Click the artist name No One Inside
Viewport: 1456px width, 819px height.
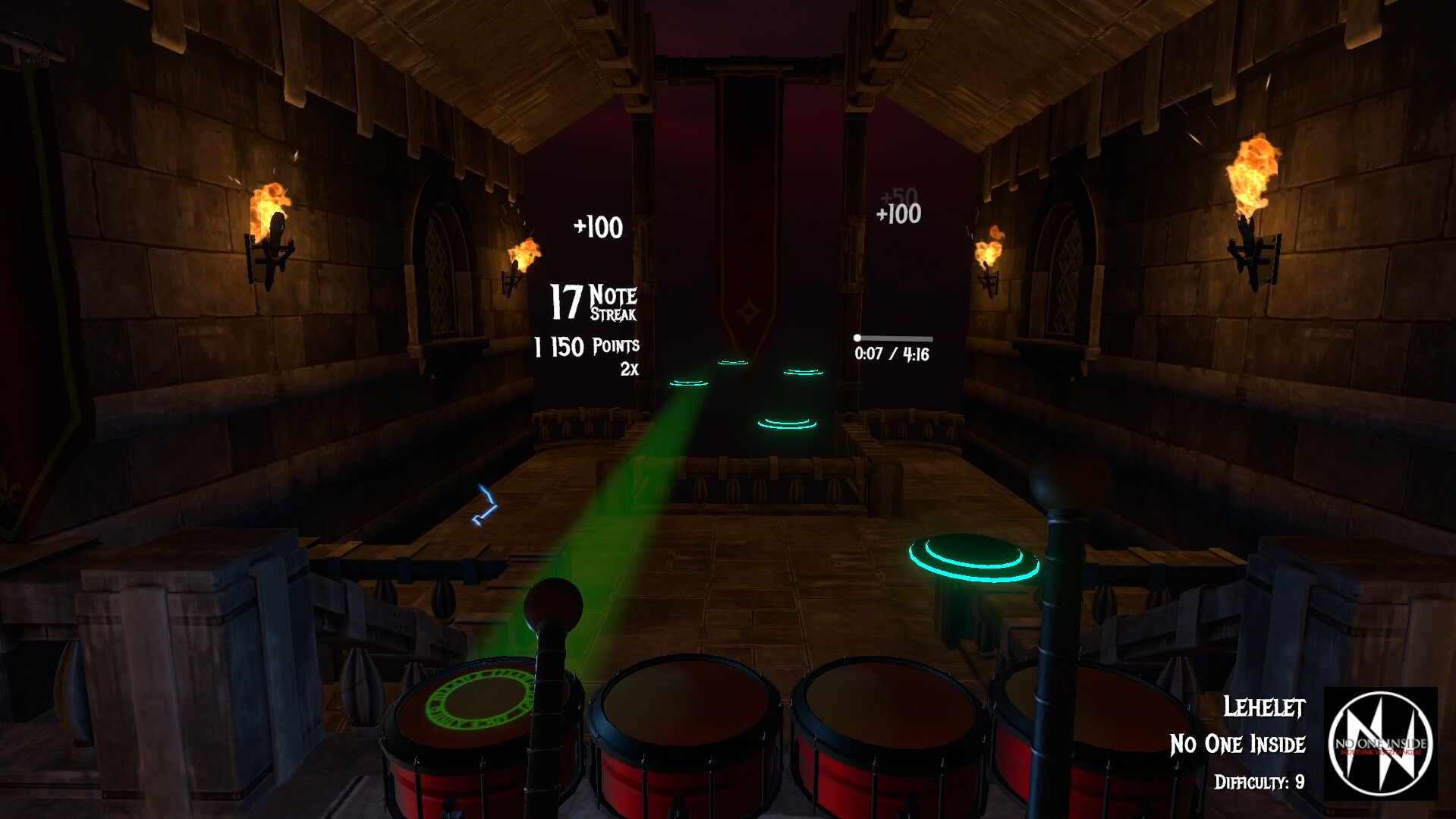click(x=1242, y=745)
